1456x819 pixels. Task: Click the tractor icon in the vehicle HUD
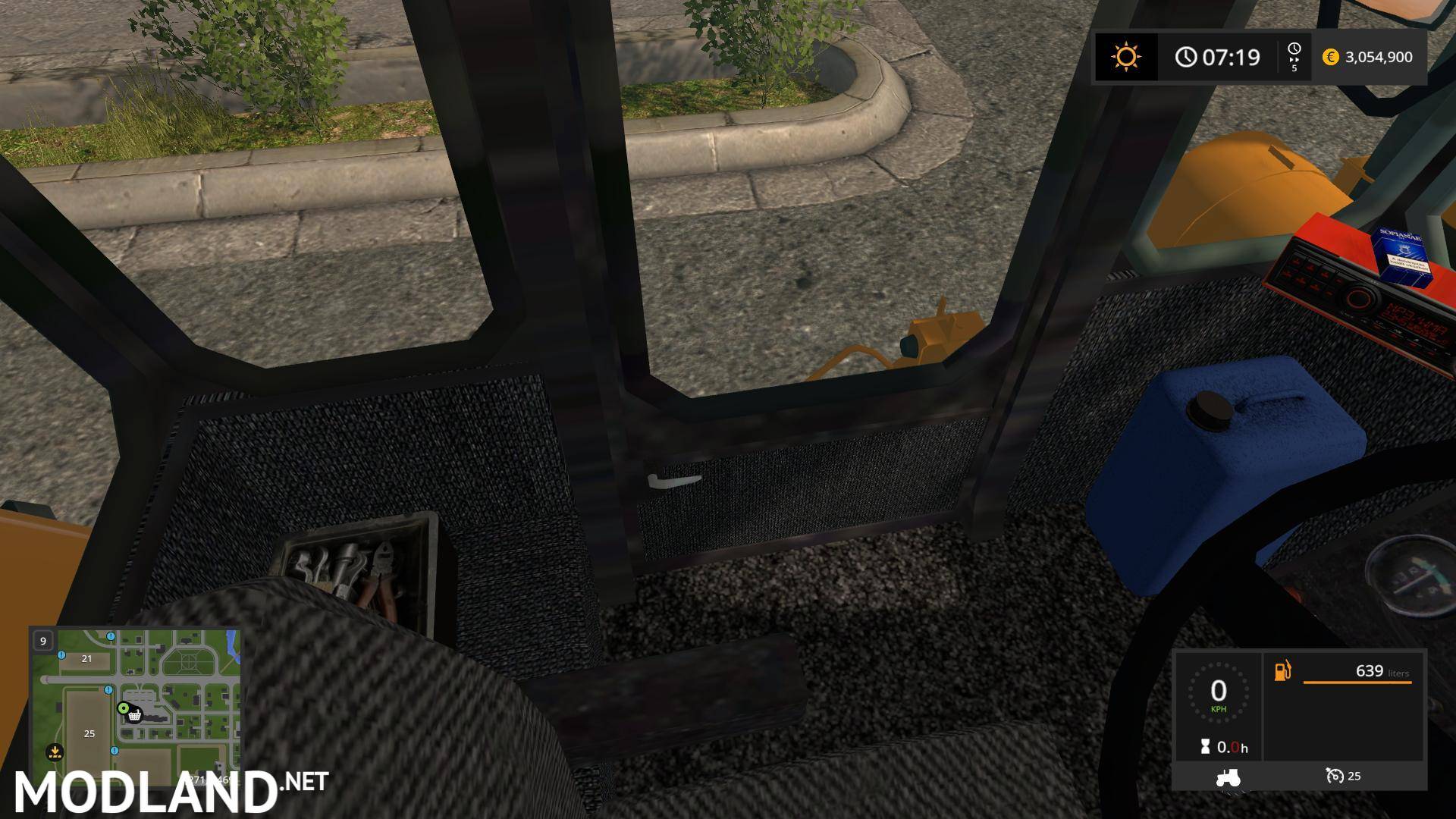click(x=1228, y=779)
